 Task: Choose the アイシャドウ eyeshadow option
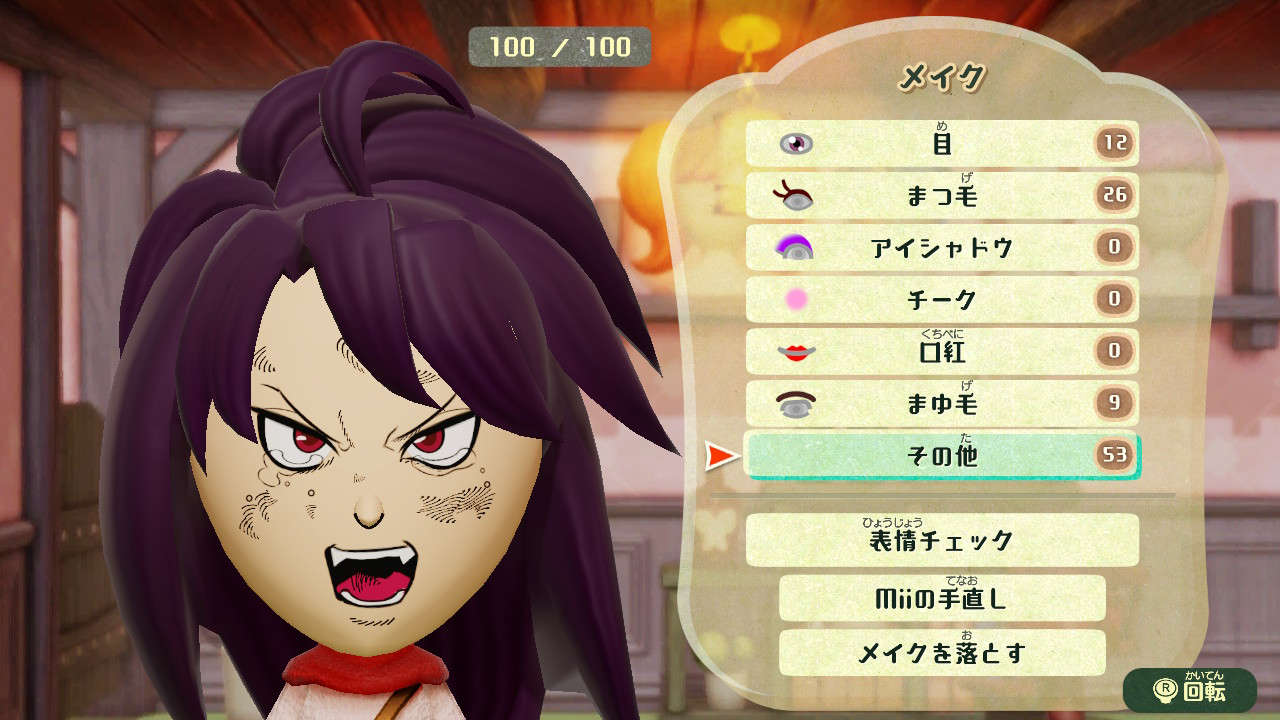[941, 248]
